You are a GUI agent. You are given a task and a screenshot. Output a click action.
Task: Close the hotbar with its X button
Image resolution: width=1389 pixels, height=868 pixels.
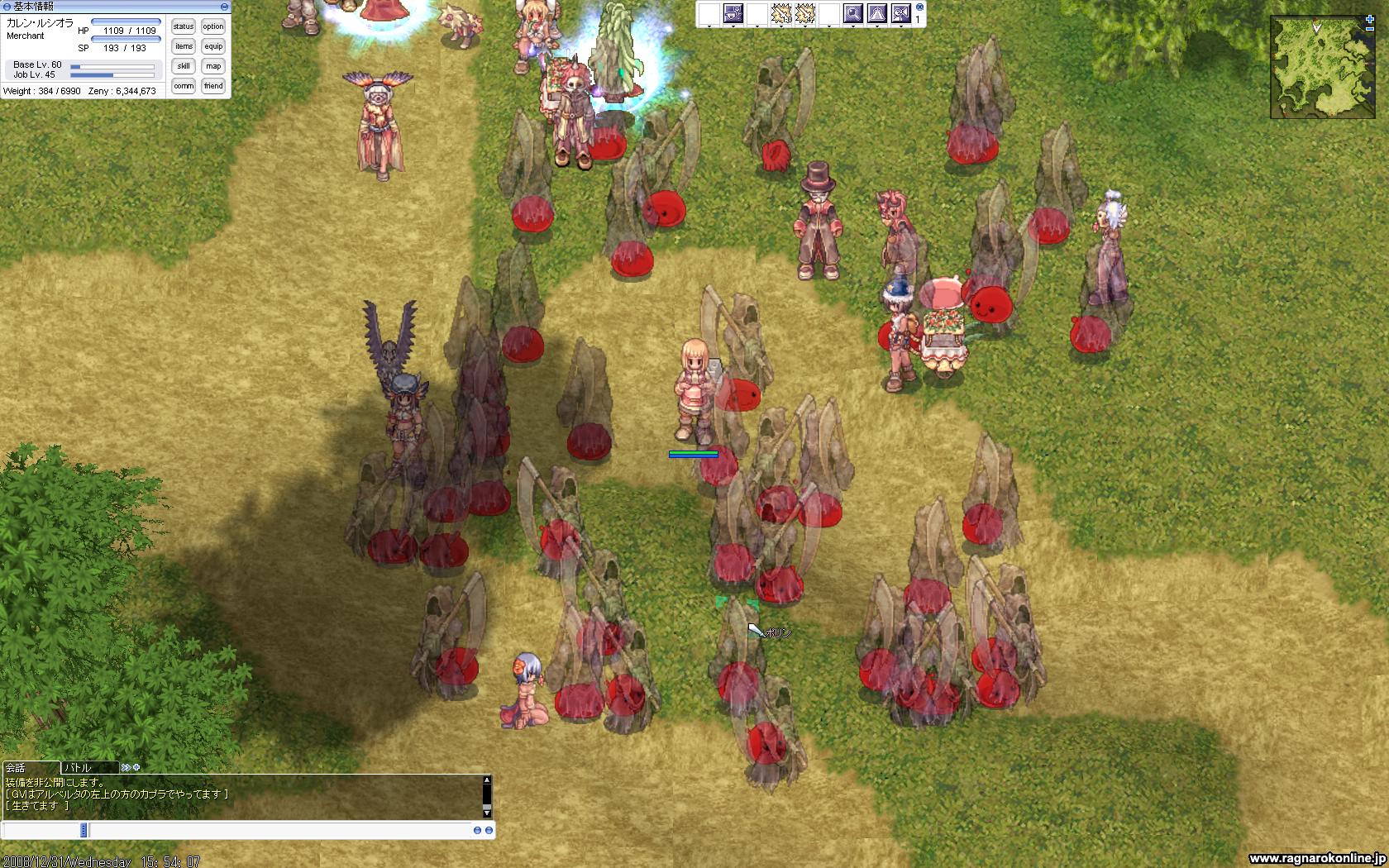pyautogui.click(x=919, y=7)
